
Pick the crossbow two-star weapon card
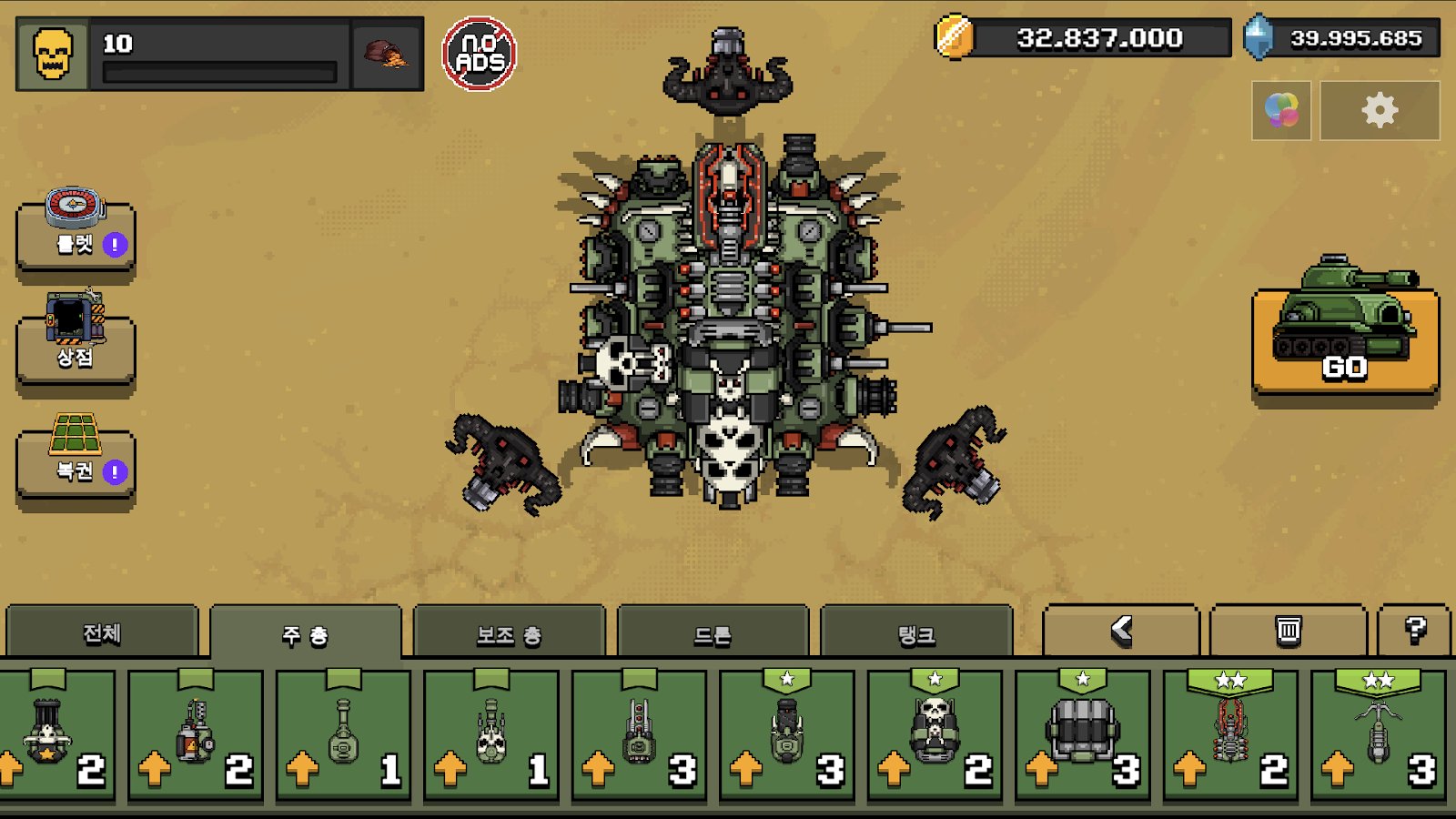[x=1378, y=735]
